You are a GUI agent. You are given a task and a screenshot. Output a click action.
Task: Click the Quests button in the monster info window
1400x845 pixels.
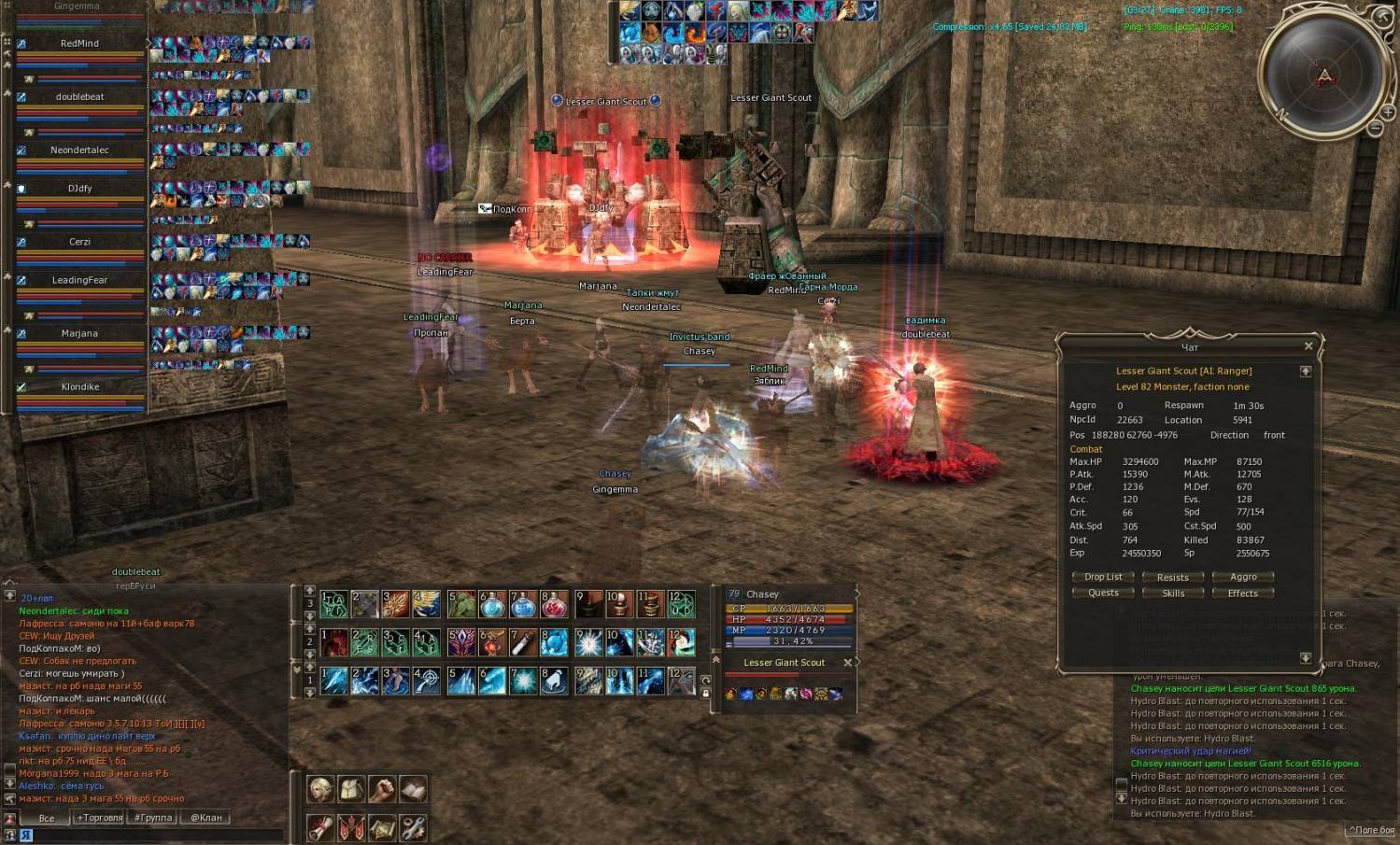click(x=1103, y=593)
